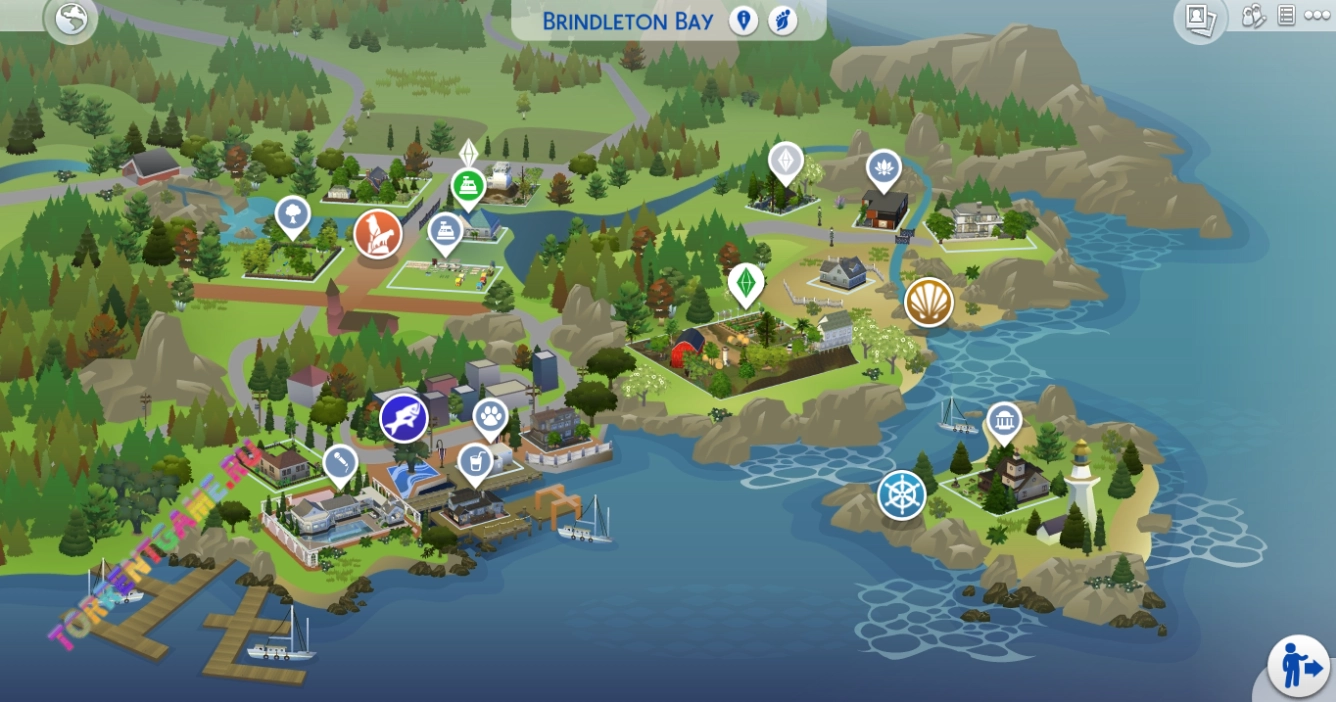1336x702 pixels.
Task: Click the golden seashell neighborhood badge
Action: [x=929, y=302]
